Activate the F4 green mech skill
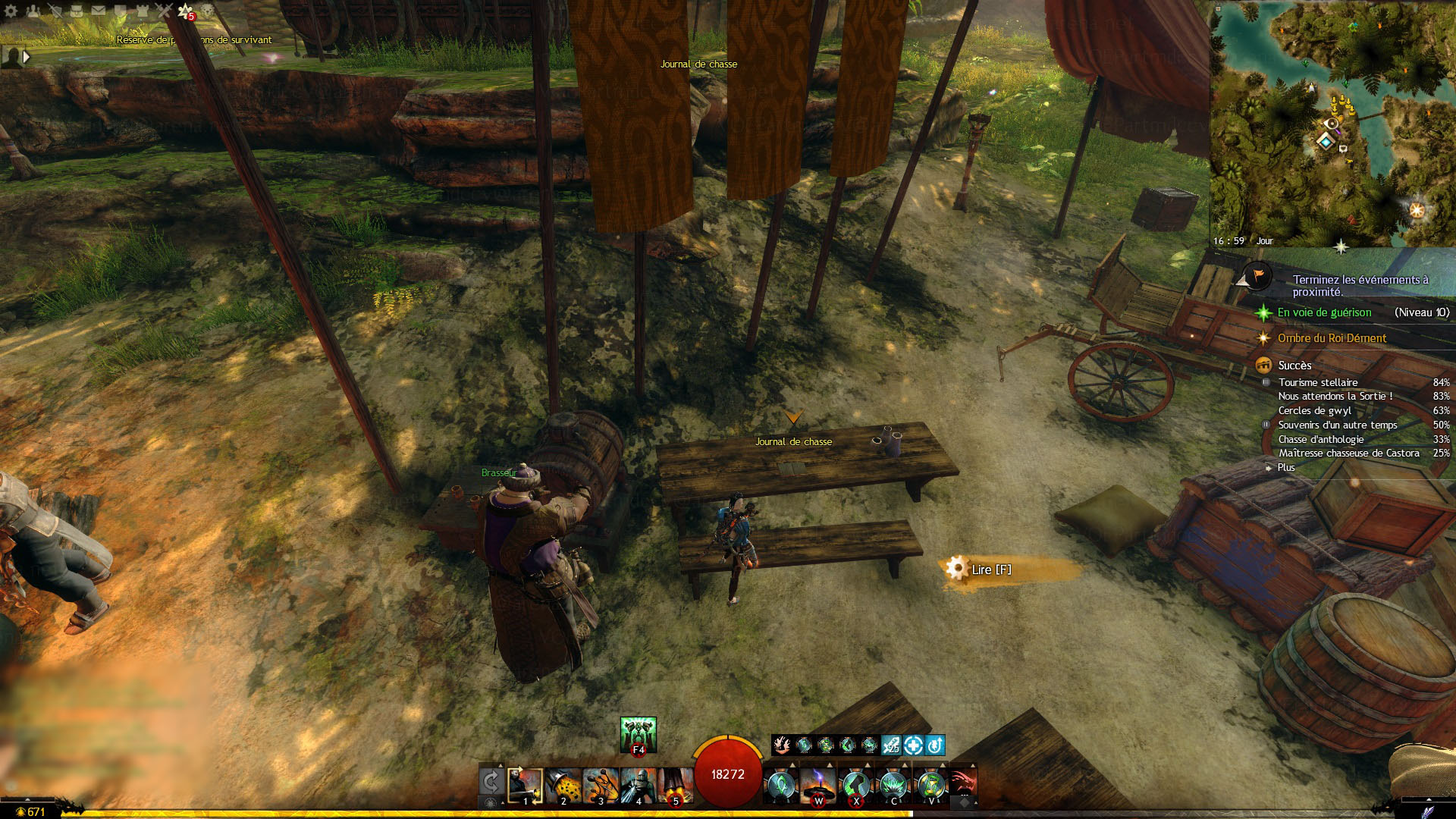Image resolution: width=1456 pixels, height=819 pixels. pos(638,734)
